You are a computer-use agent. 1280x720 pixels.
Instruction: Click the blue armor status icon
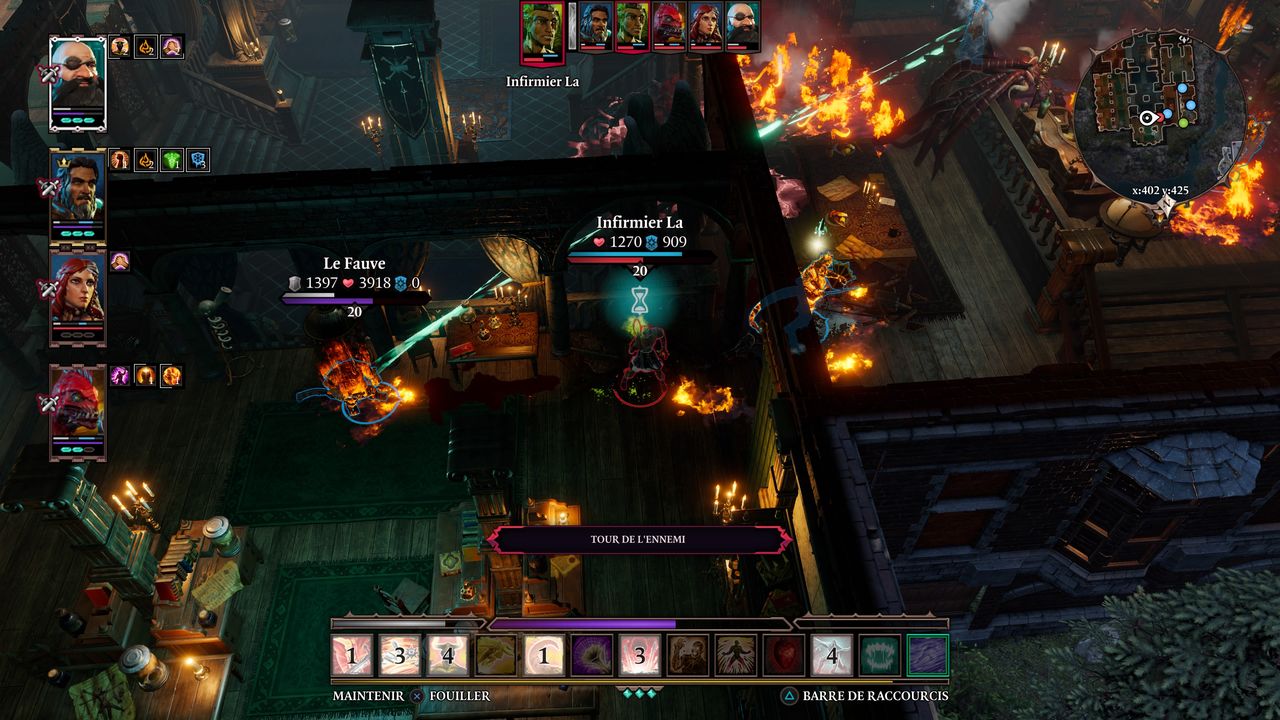point(198,160)
